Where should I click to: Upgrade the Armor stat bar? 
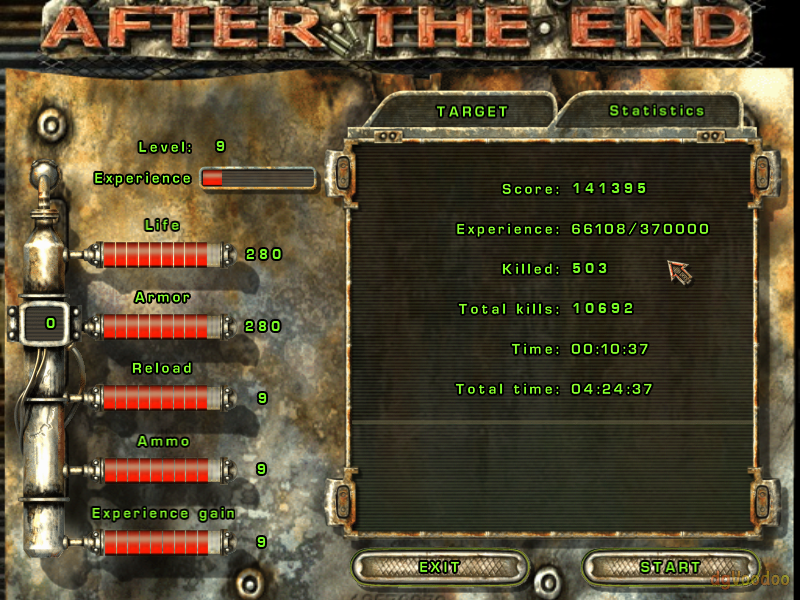point(155,326)
